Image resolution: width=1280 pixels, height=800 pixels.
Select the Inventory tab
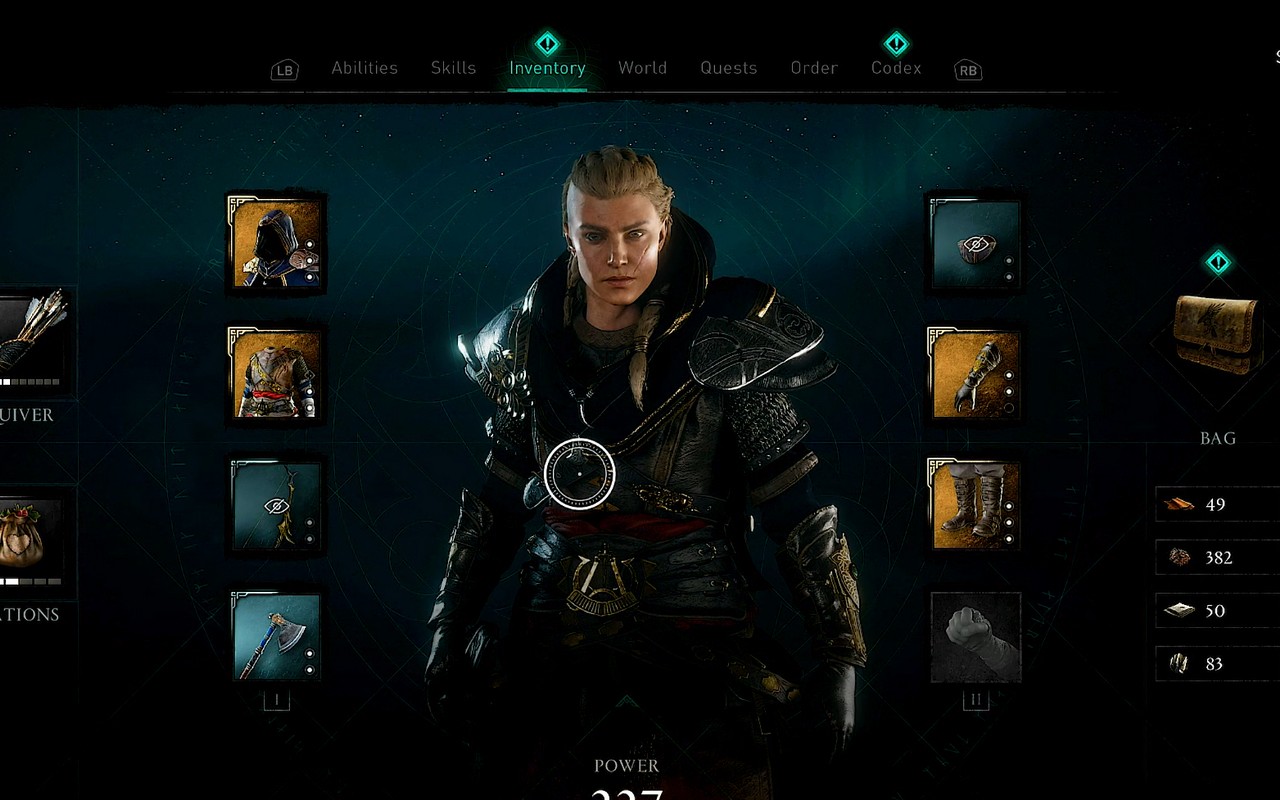pos(547,68)
